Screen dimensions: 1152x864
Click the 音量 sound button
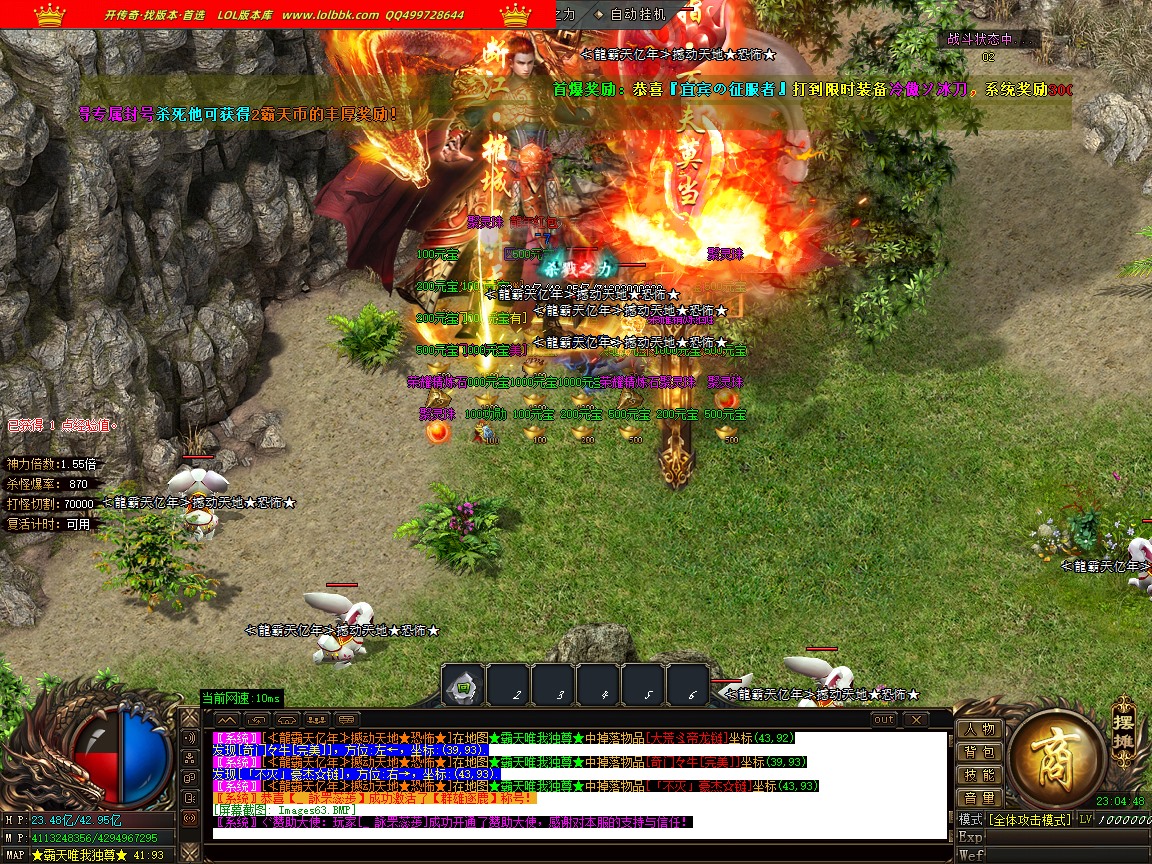980,798
